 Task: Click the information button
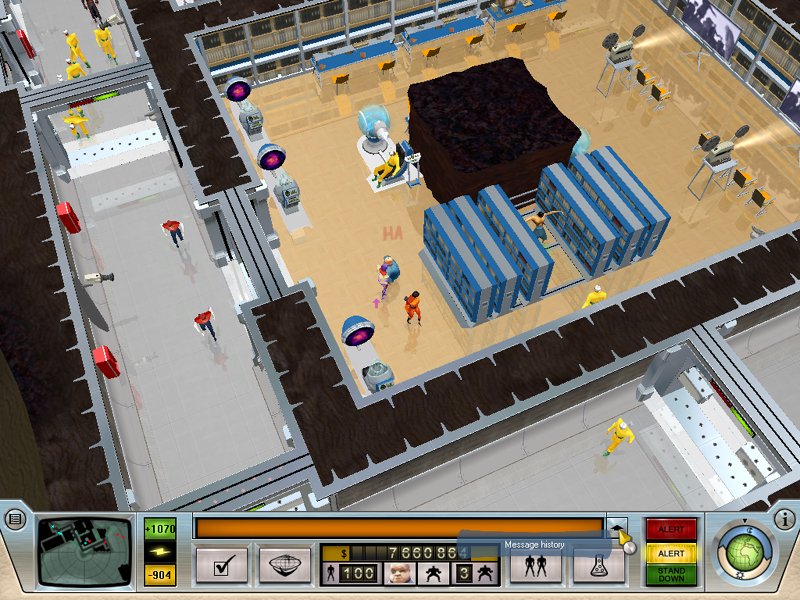[x=787, y=519]
